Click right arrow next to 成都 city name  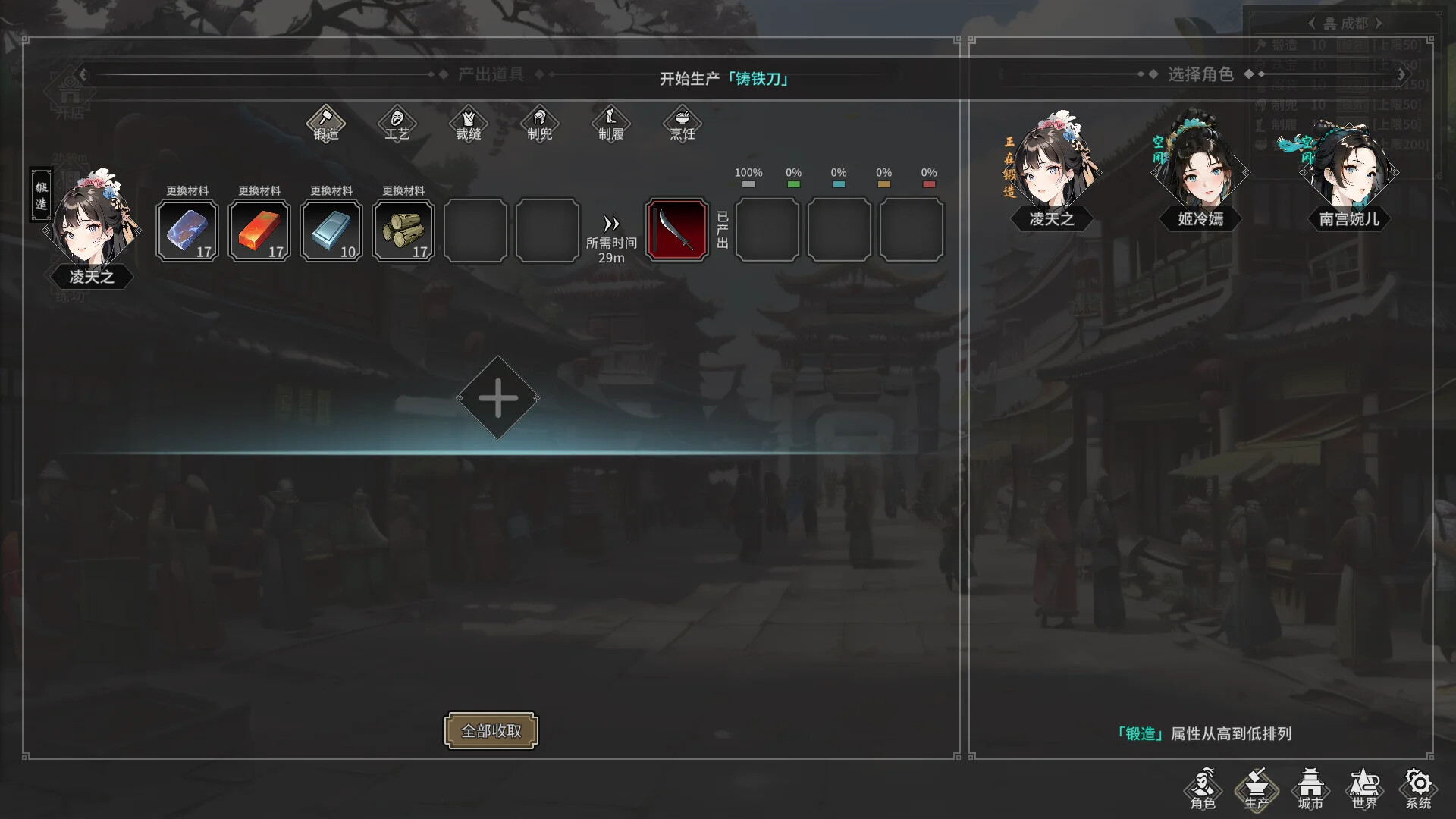pyautogui.click(x=1379, y=24)
